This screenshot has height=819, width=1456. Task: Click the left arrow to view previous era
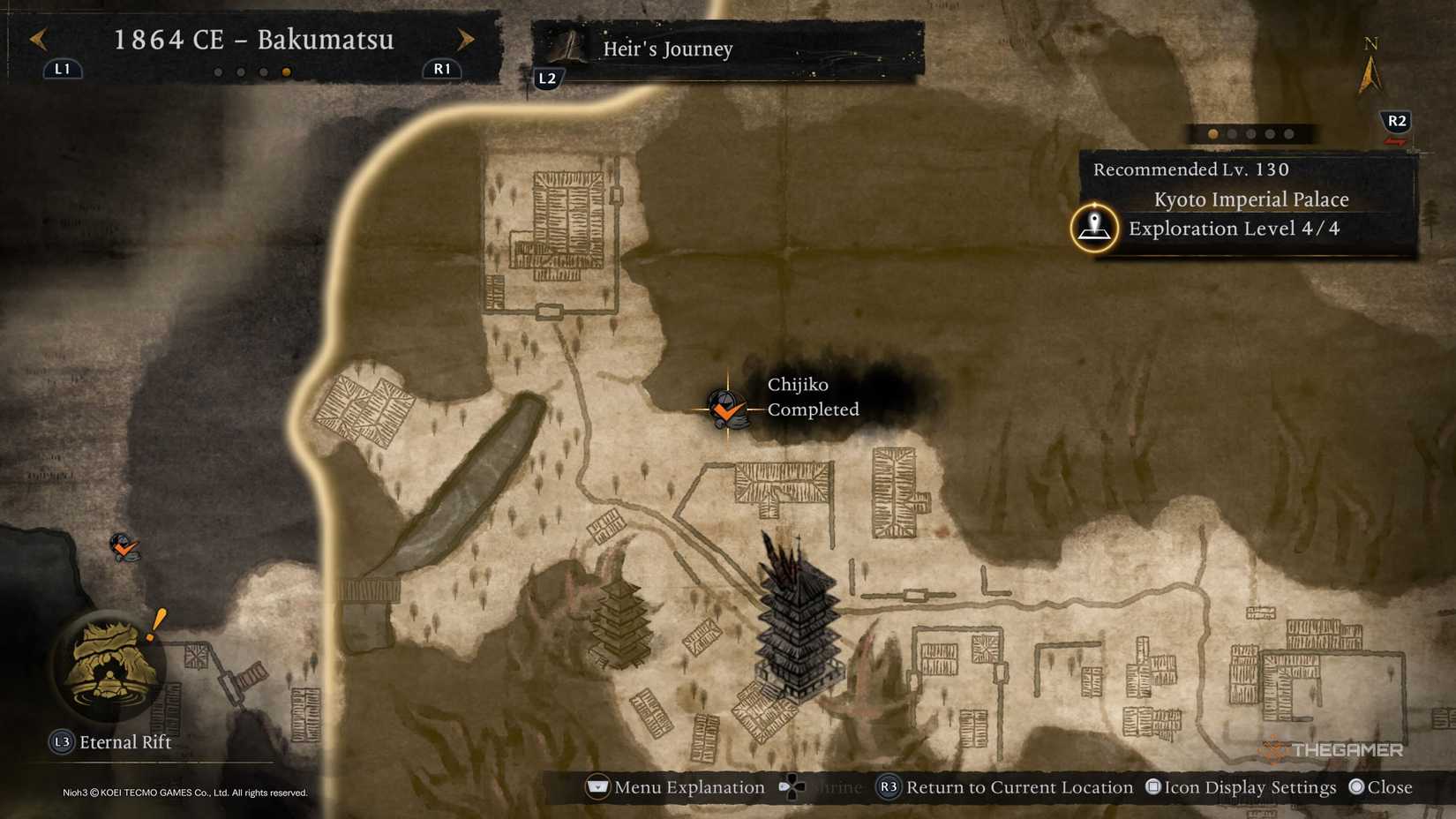36,39
